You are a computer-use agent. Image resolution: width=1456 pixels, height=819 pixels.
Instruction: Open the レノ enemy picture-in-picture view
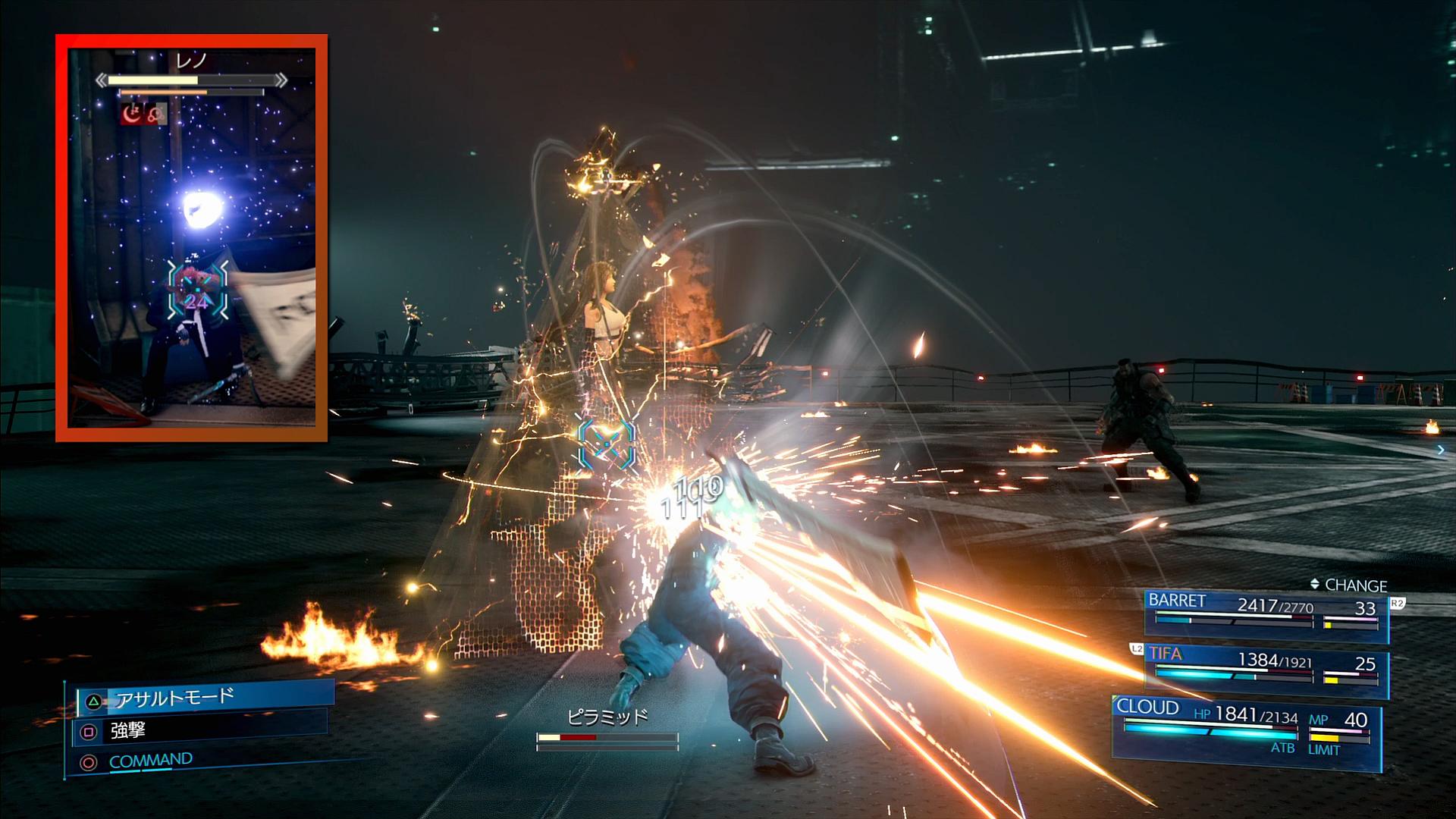(x=192, y=237)
